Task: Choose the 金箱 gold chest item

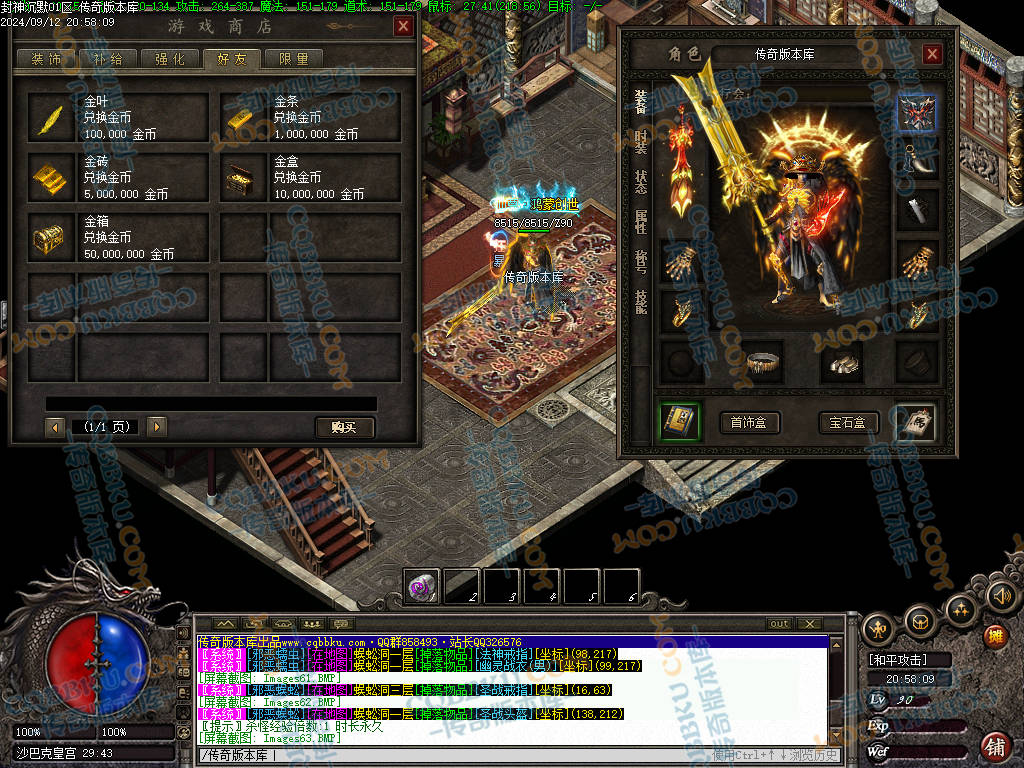Action: coord(118,238)
